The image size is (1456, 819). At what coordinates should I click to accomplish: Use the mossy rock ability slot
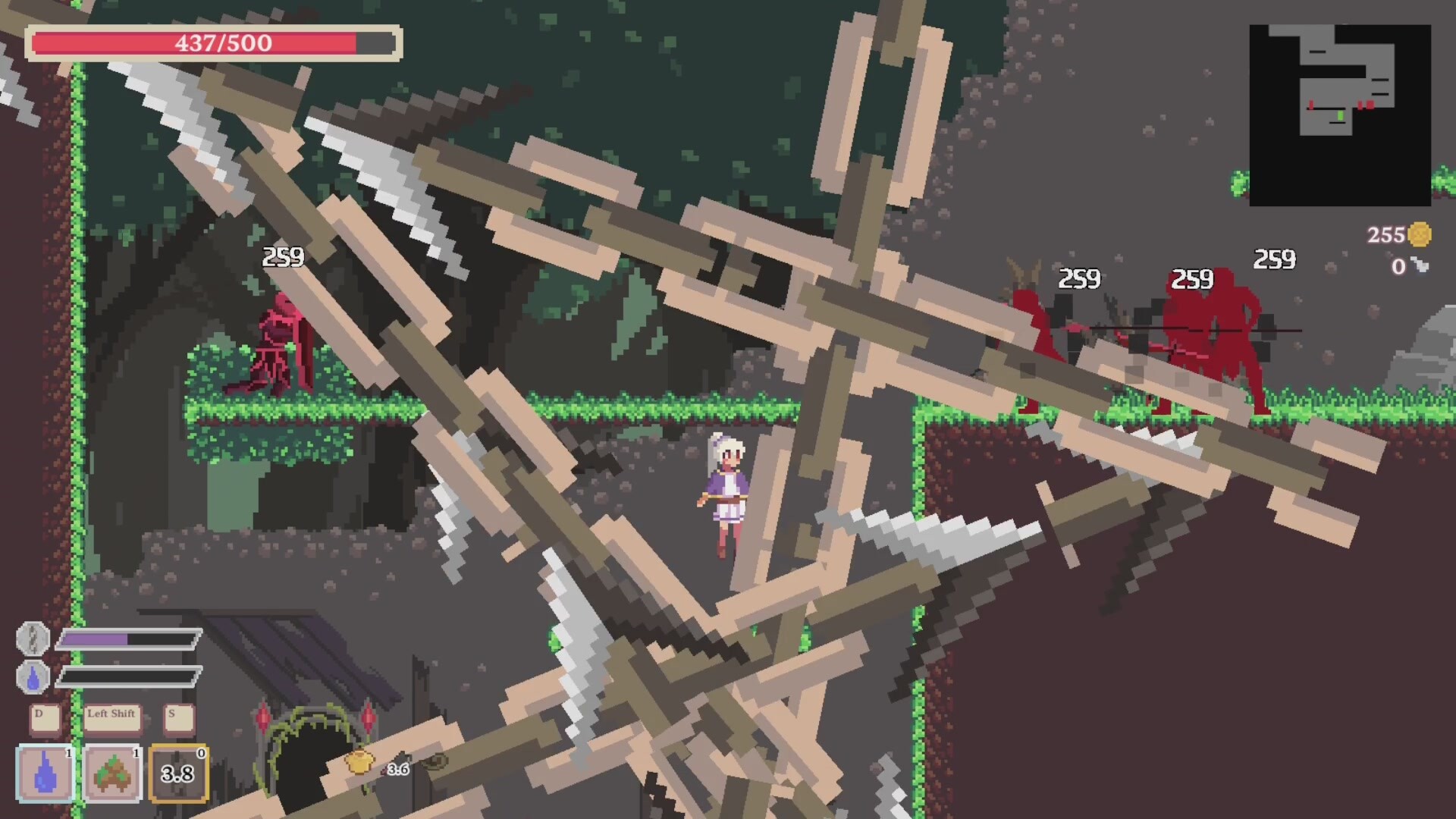point(112,773)
